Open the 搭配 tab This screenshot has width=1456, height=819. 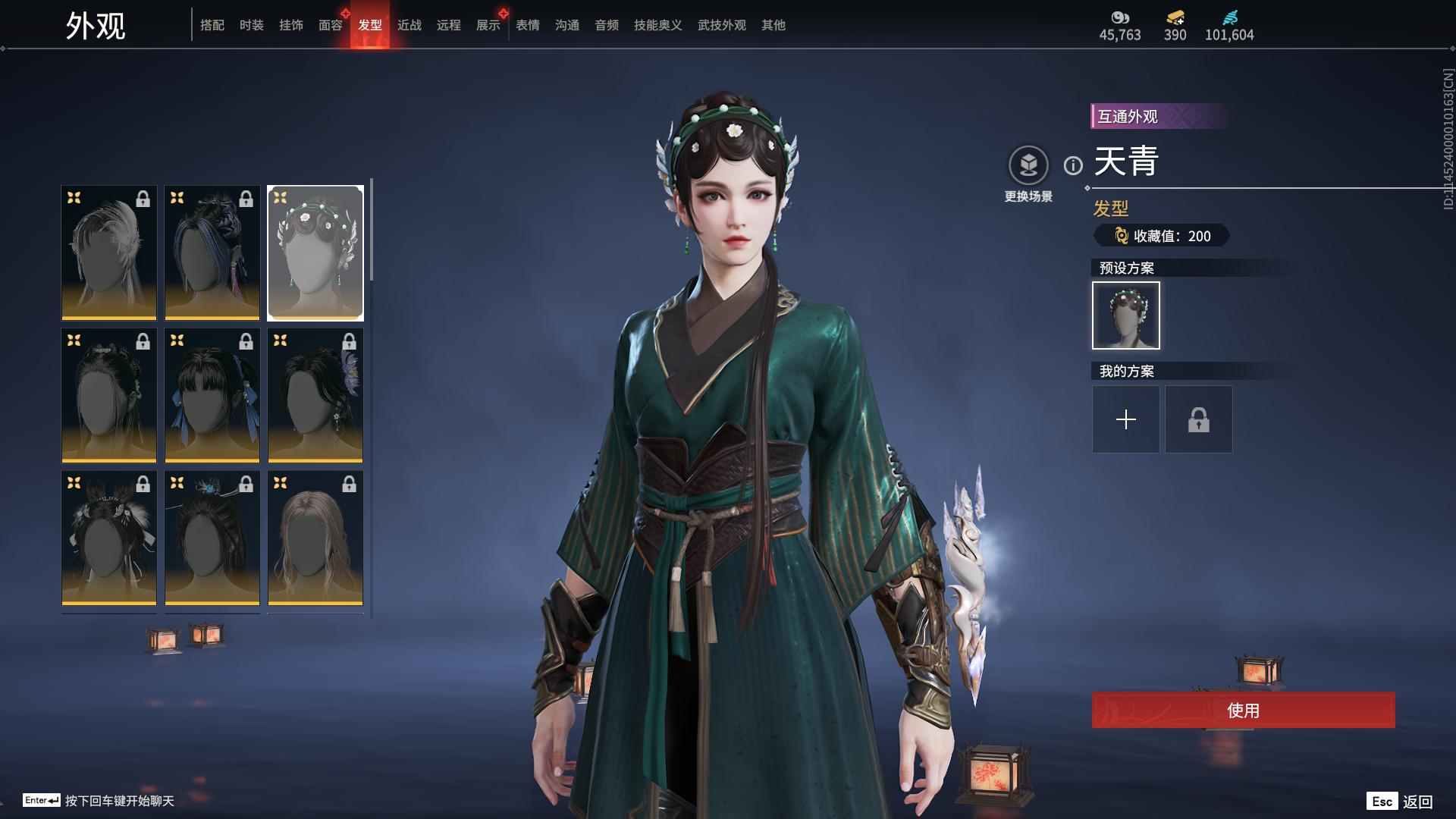(212, 25)
